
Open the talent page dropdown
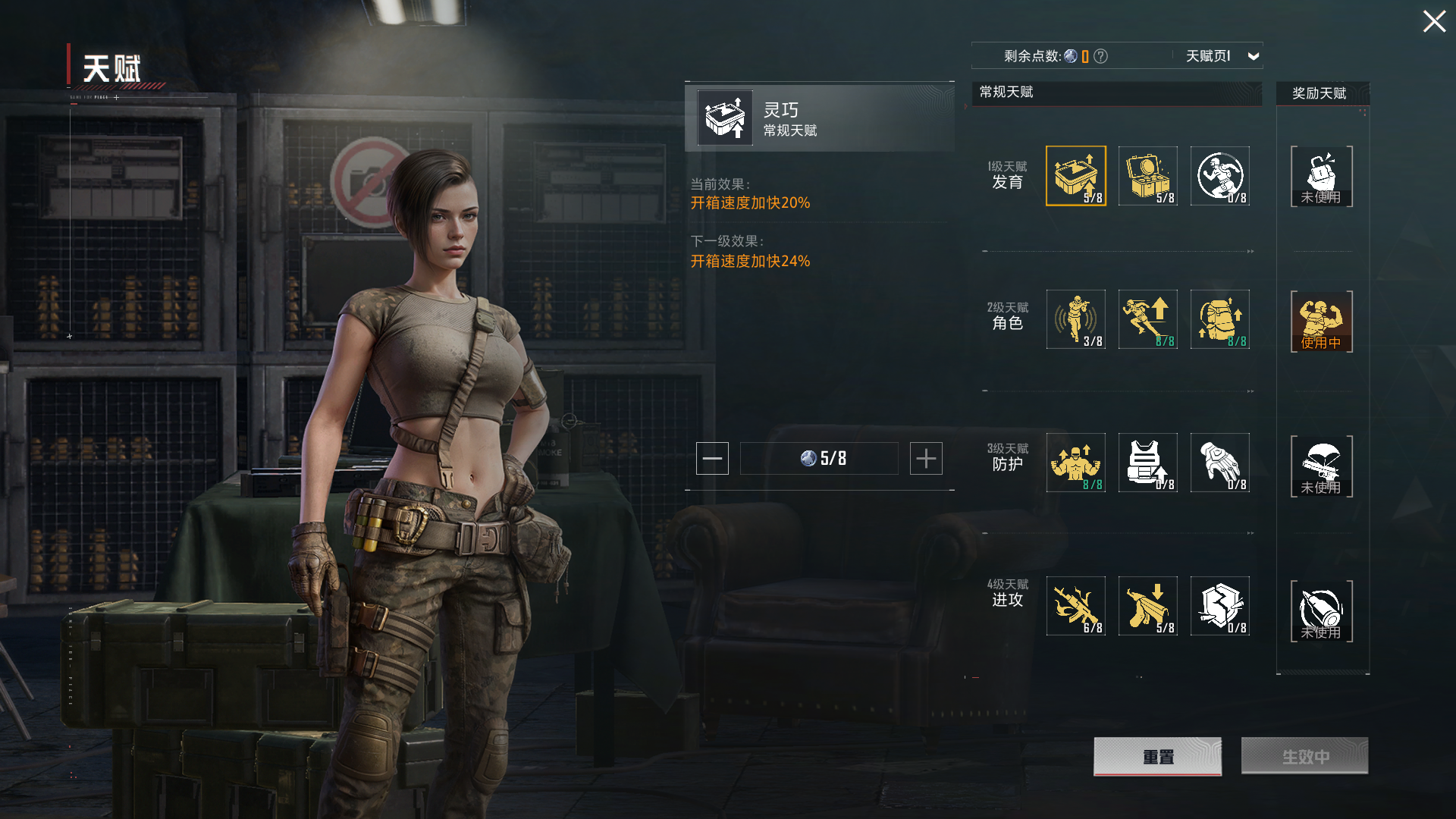pyautogui.click(x=1253, y=56)
